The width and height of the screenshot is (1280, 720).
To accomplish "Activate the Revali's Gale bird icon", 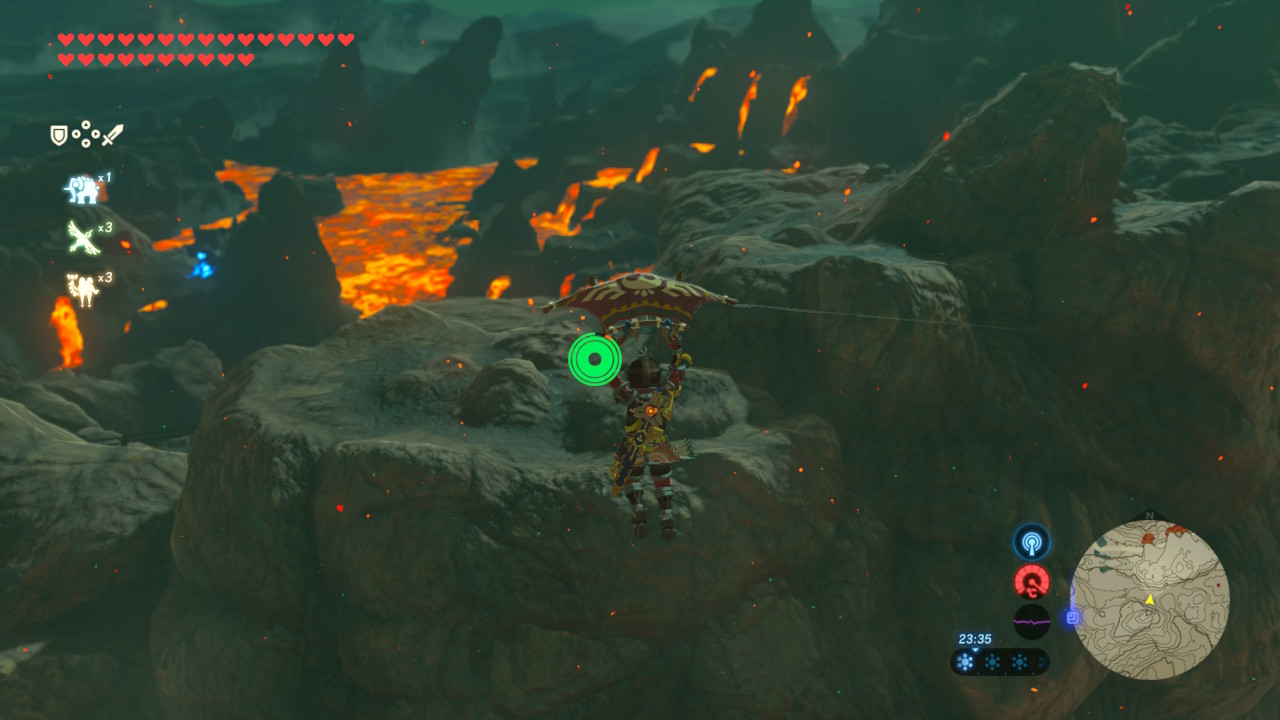I will pyautogui.click(x=82, y=238).
